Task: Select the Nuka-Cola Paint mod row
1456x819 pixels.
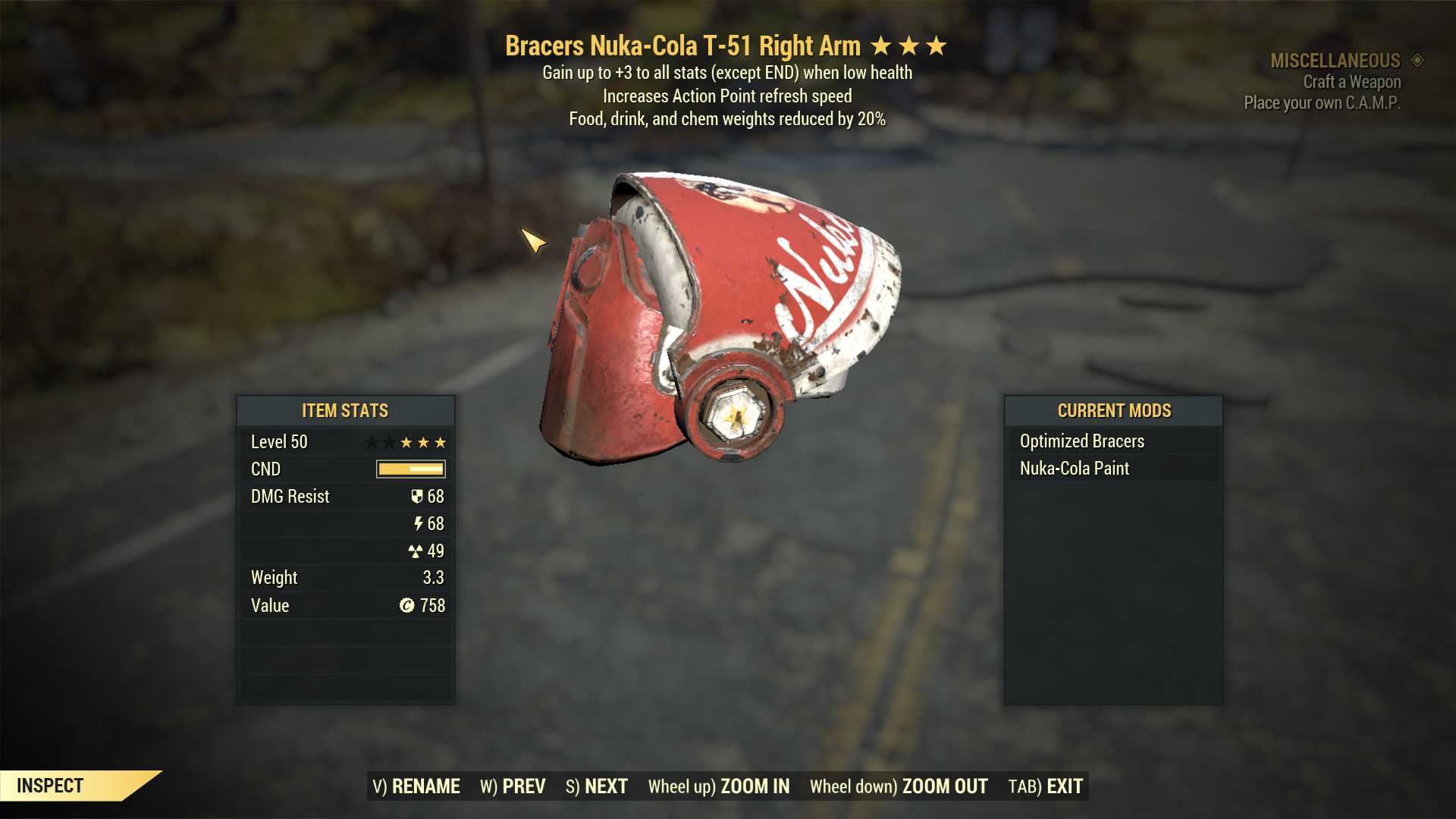Action: 1113,469
